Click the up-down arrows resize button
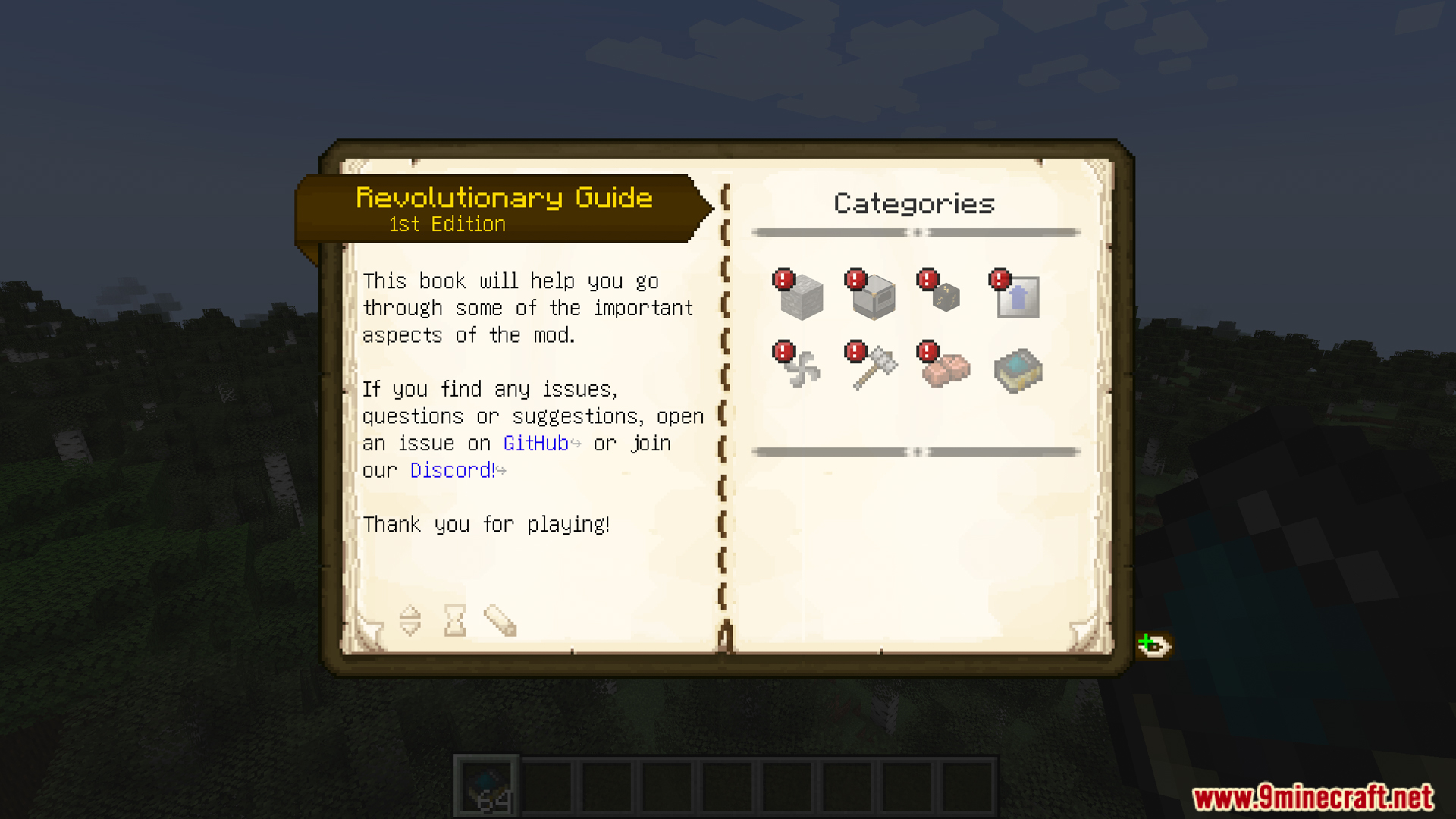1456x819 pixels. pyautogui.click(x=409, y=620)
